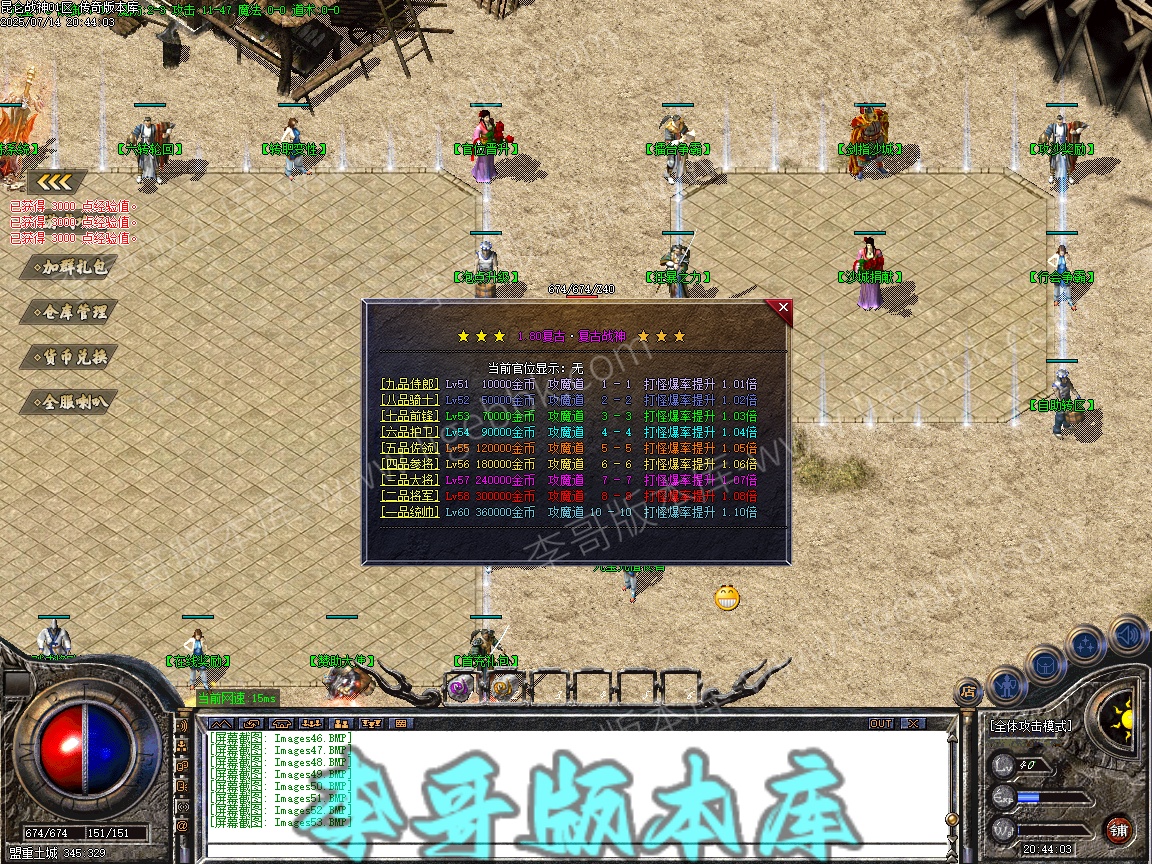Select the 六品护卫 rank link
This screenshot has width=1152, height=864.
410,432
